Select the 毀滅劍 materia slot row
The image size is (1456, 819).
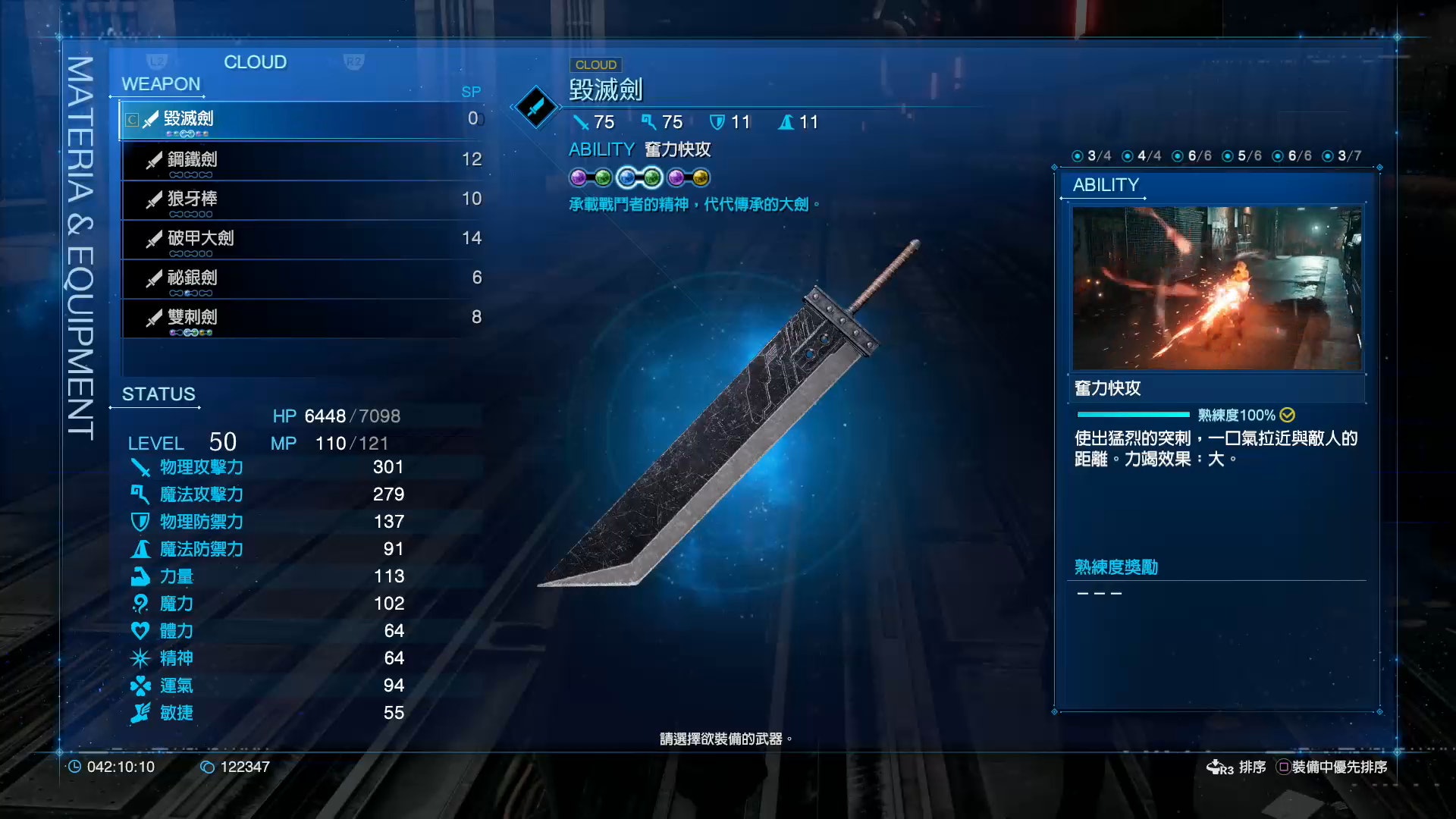(639, 178)
